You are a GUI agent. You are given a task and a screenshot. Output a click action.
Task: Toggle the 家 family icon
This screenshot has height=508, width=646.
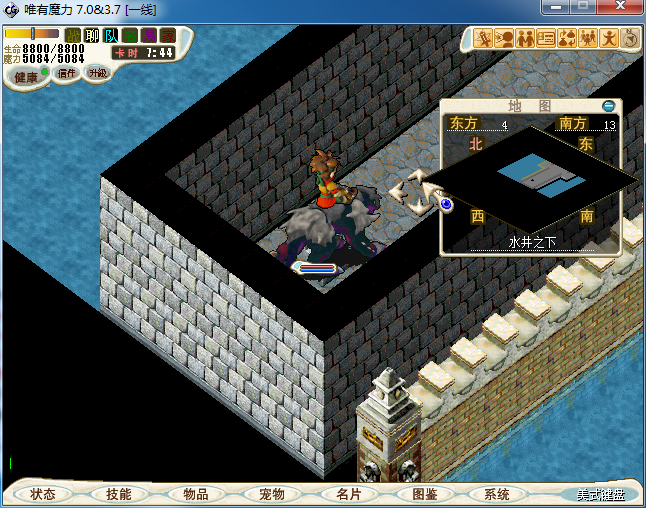tap(168, 36)
